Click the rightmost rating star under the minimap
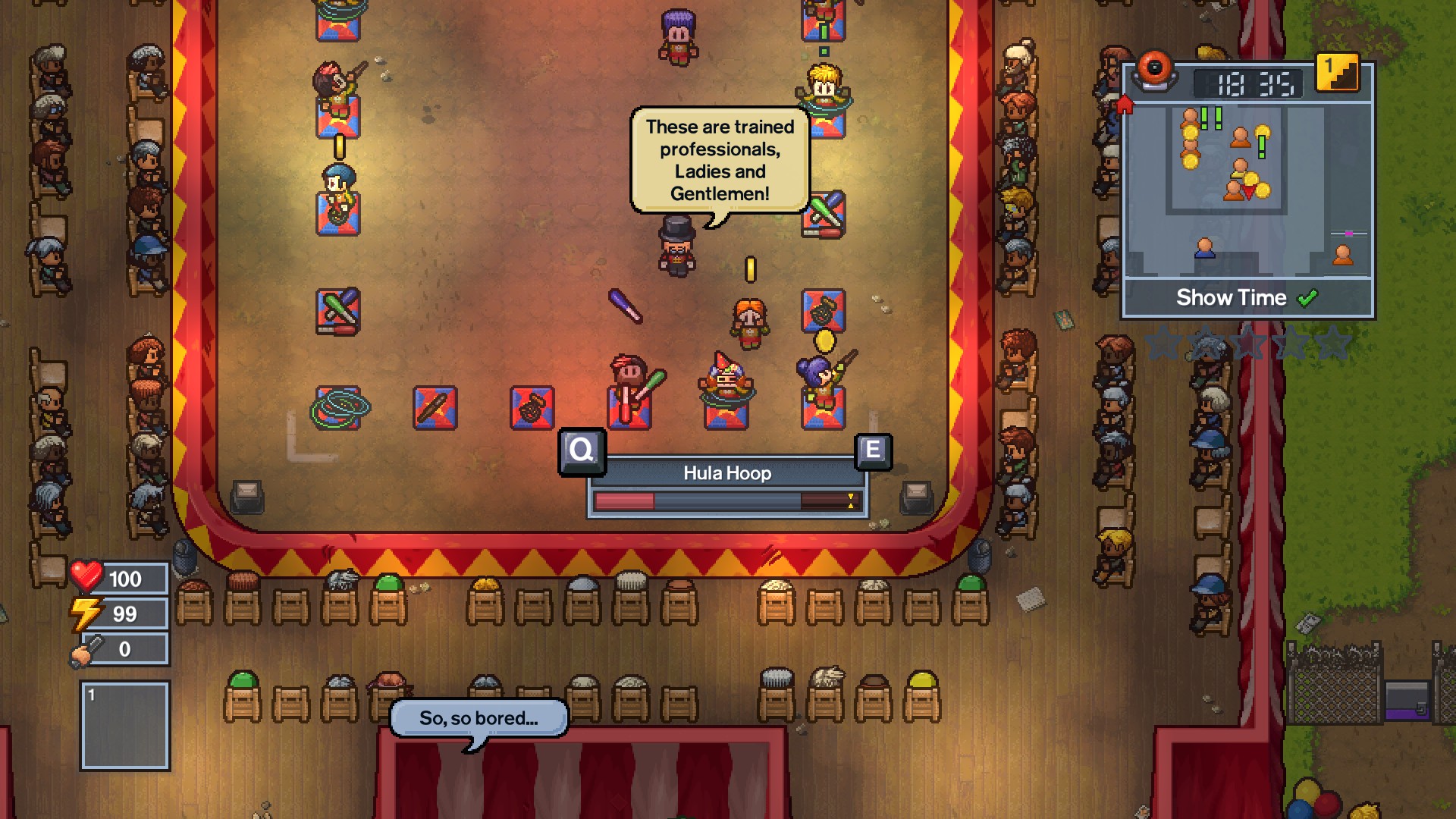1456x819 pixels. coord(1331,342)
